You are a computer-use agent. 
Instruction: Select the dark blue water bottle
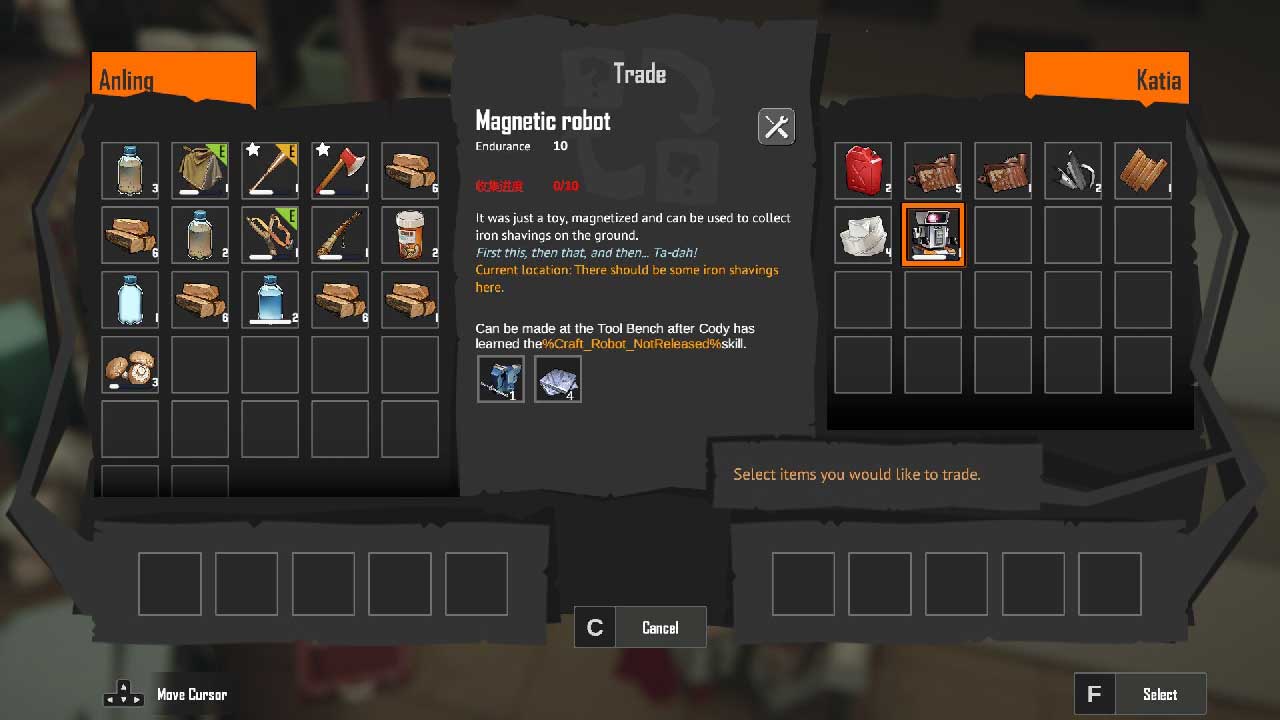[270, 300]
